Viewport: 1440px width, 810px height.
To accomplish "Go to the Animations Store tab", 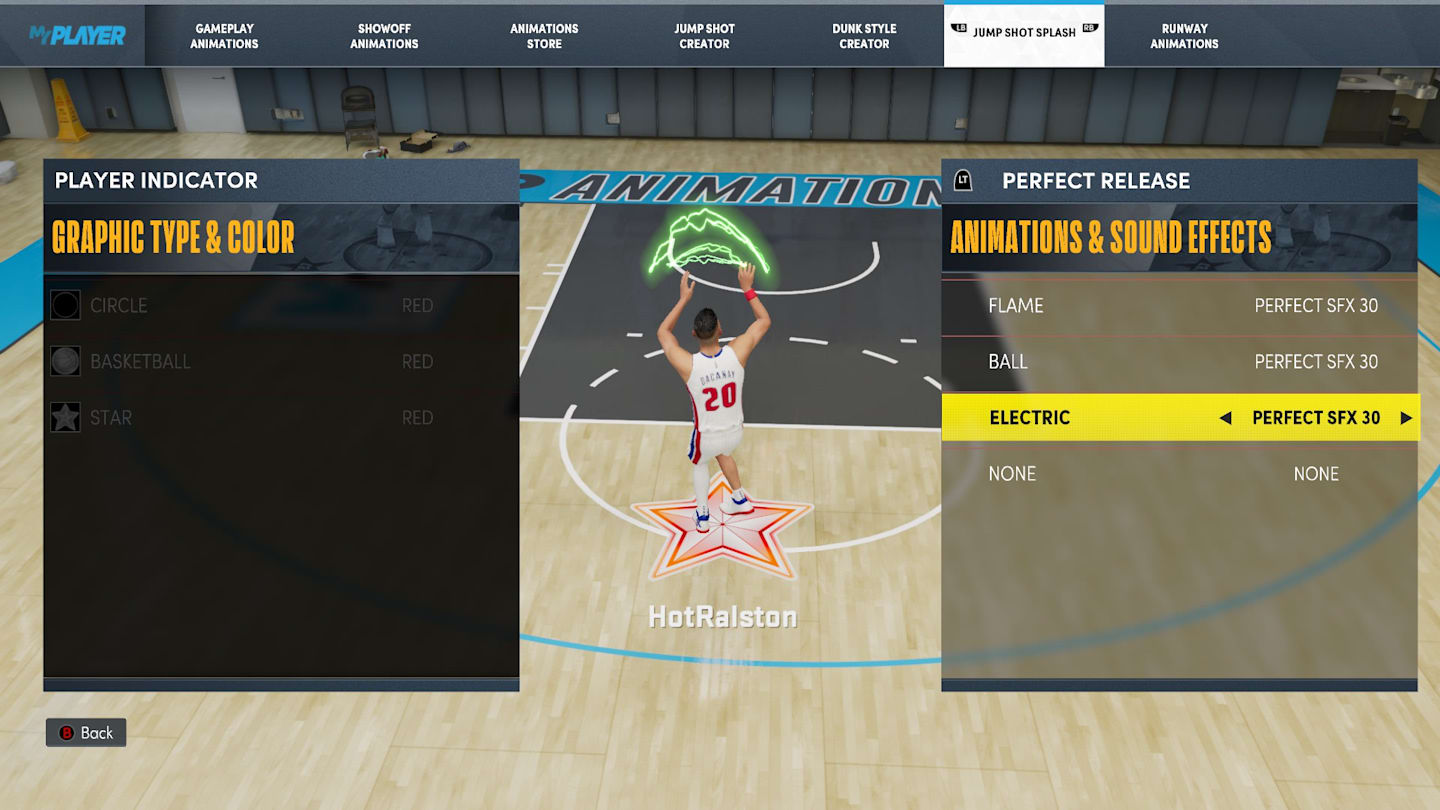I will (x=544, y=36).
